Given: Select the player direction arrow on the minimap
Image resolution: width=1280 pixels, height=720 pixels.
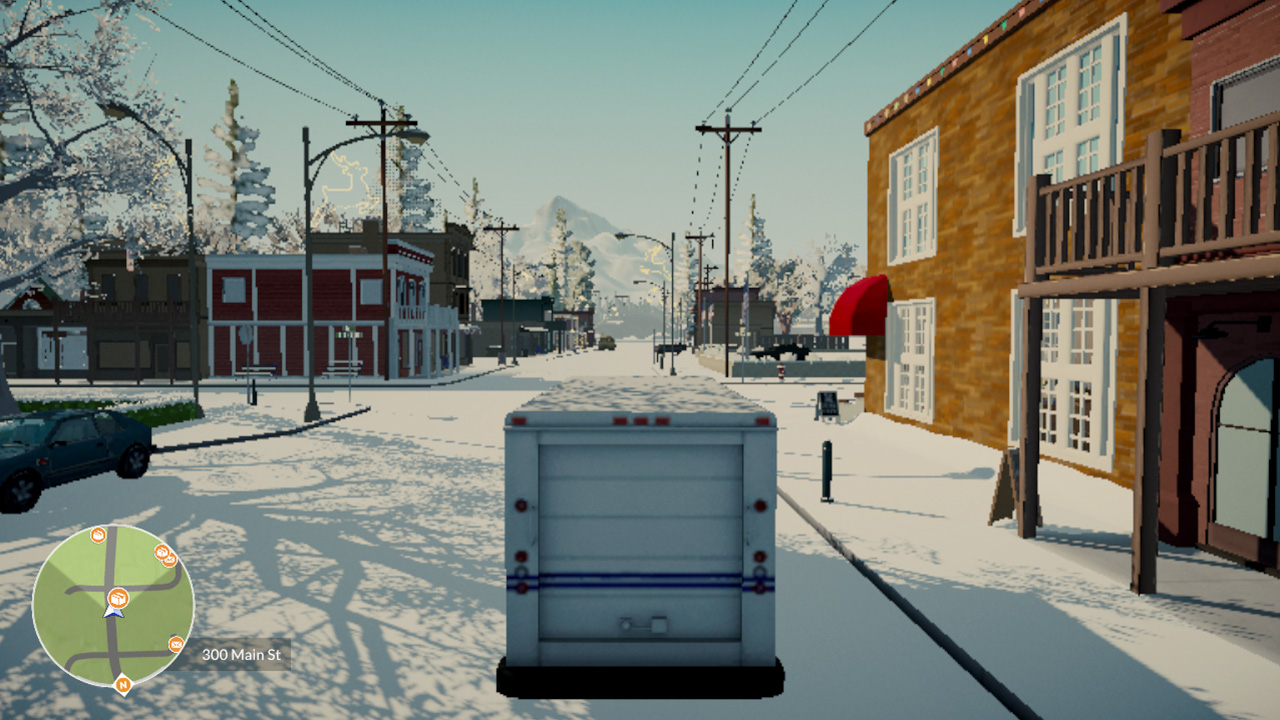Looking at the screenshot, I should coord(113,612).
